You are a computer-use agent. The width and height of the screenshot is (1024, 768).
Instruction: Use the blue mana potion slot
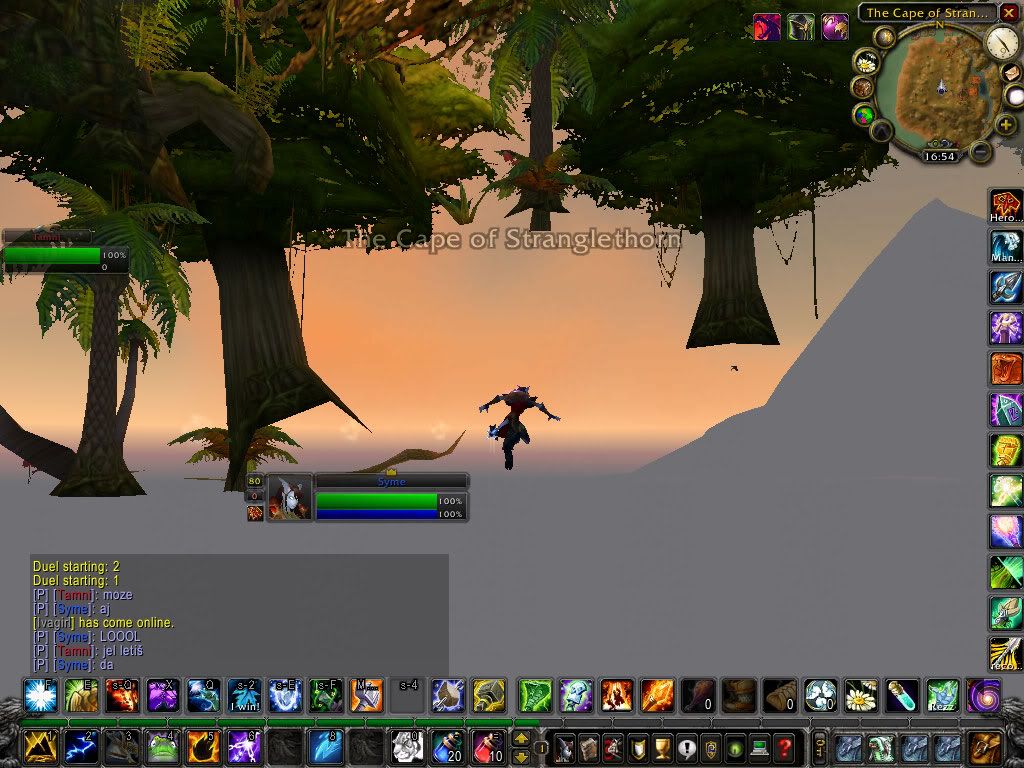pos(447,747)
